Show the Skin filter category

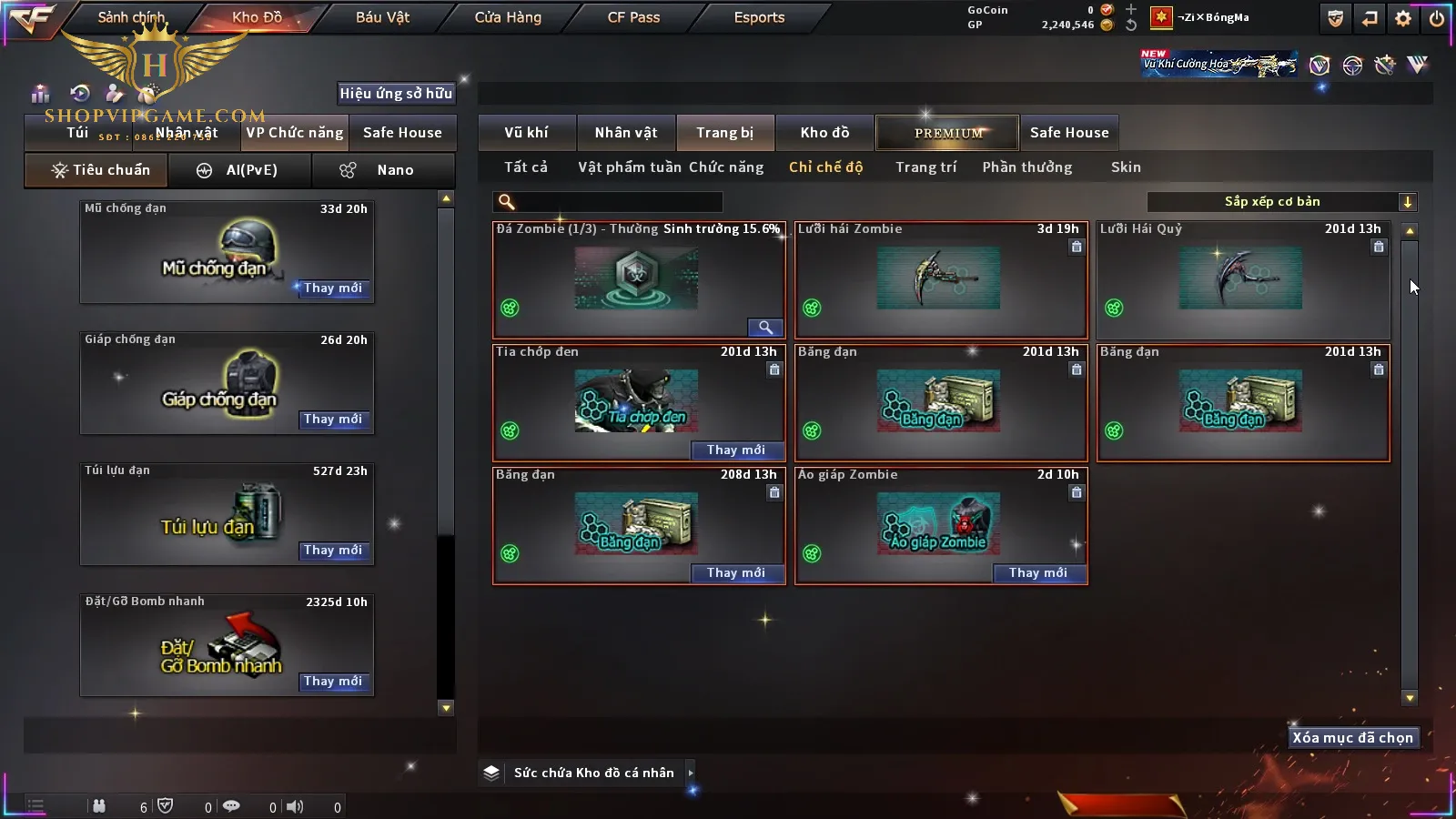[x=1126, y=167]
